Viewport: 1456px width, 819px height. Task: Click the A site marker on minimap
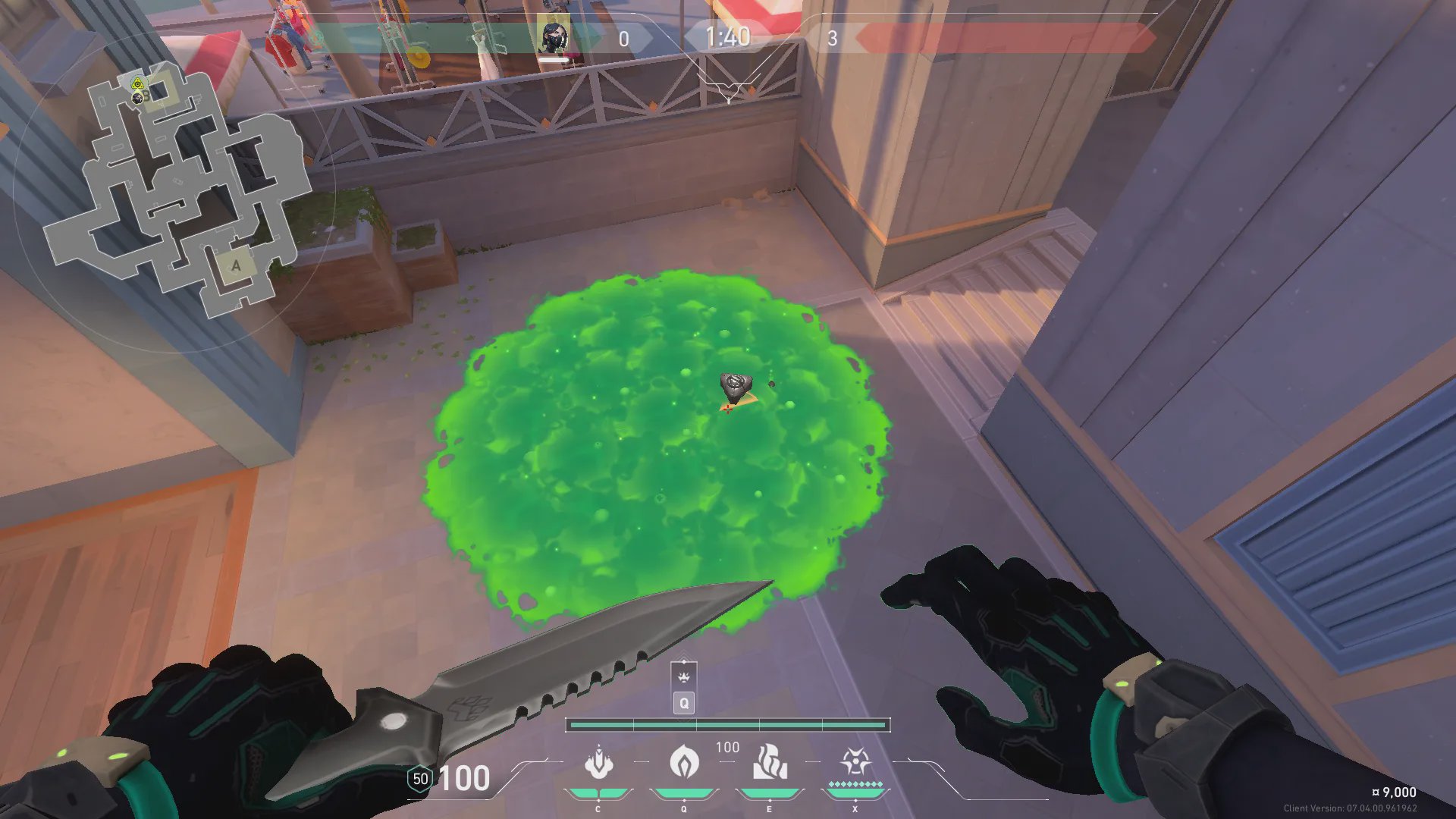tap(236, 265)
